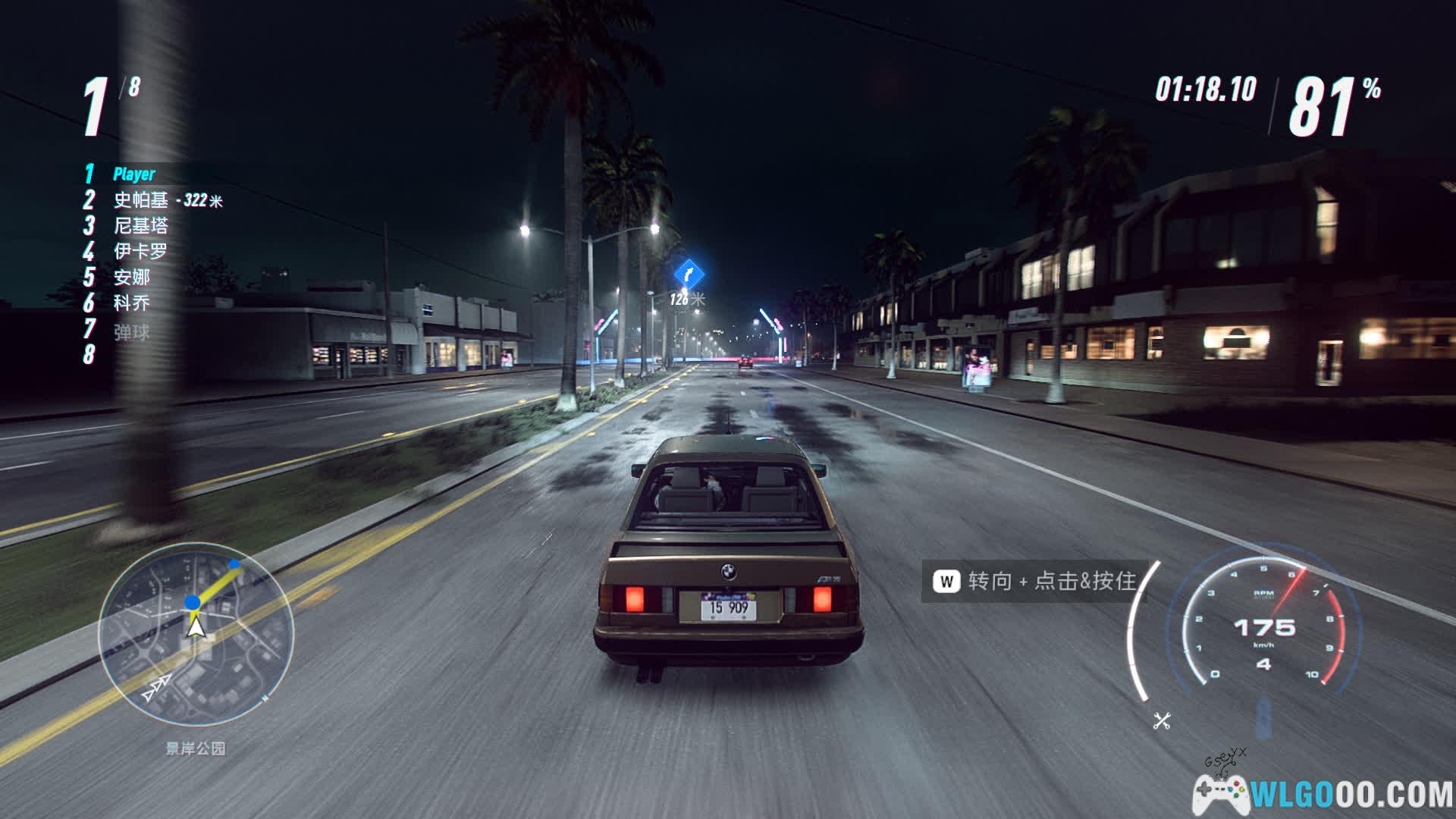Click the blue turn-right waypoint marker
Viewport: 1456px width, 819px height.
688,273
